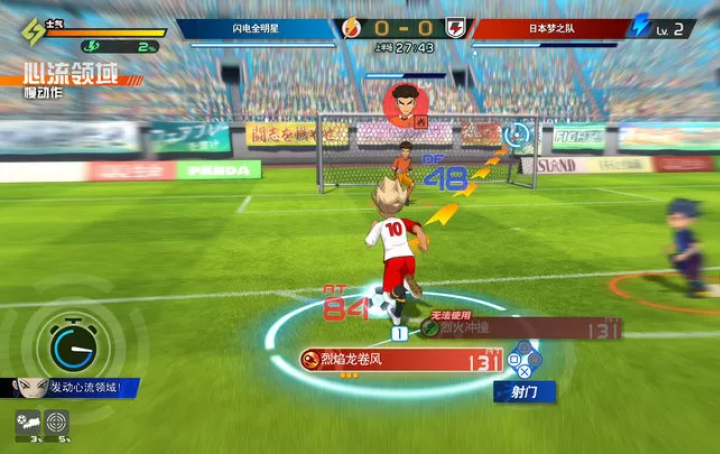Viewport: 720px width, 454px height.
Task: Click the goalkeeper portrait above the goal
Action: coord(405,105)
